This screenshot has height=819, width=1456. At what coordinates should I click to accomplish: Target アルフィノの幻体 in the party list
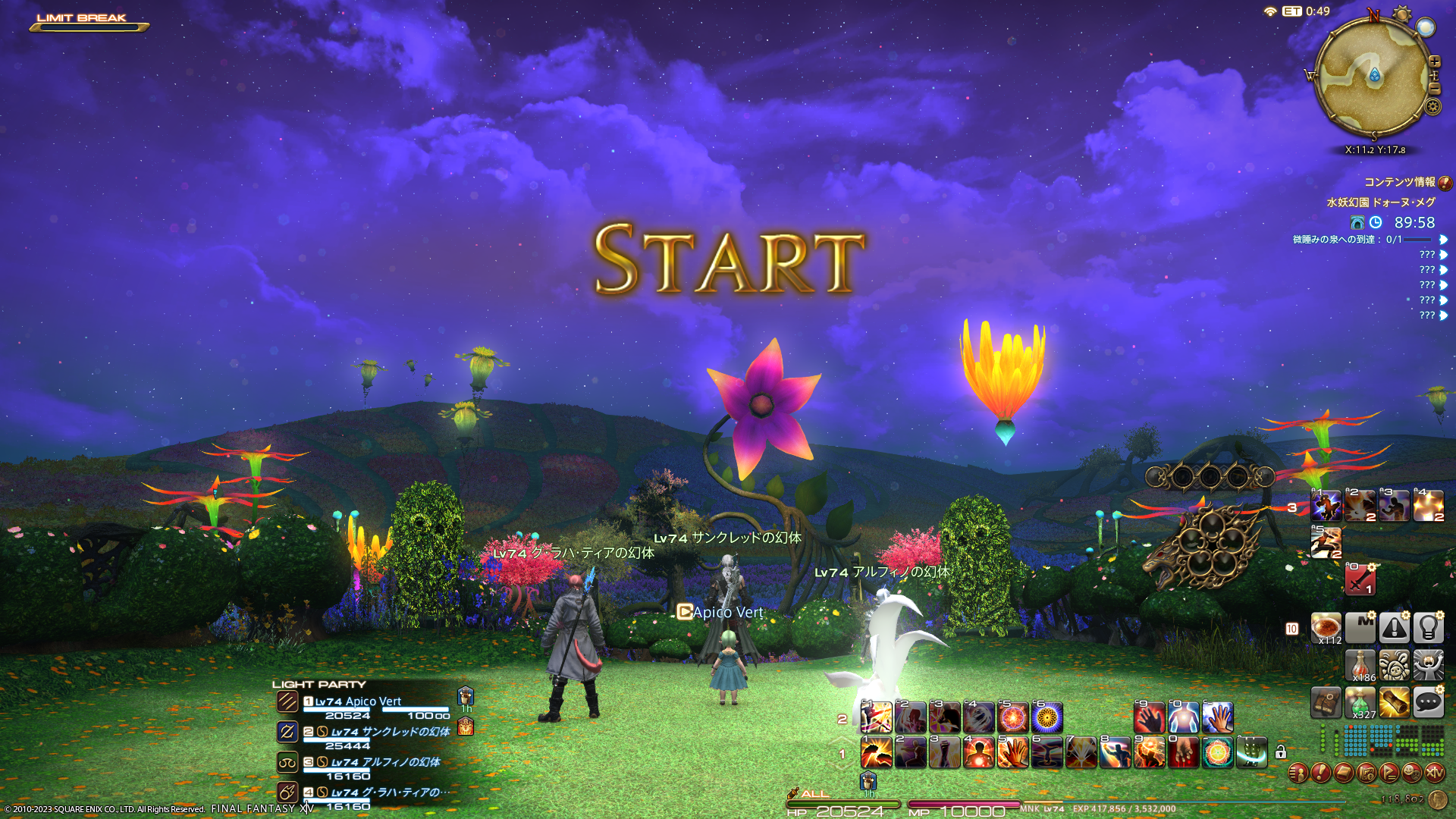coord(385,763)
